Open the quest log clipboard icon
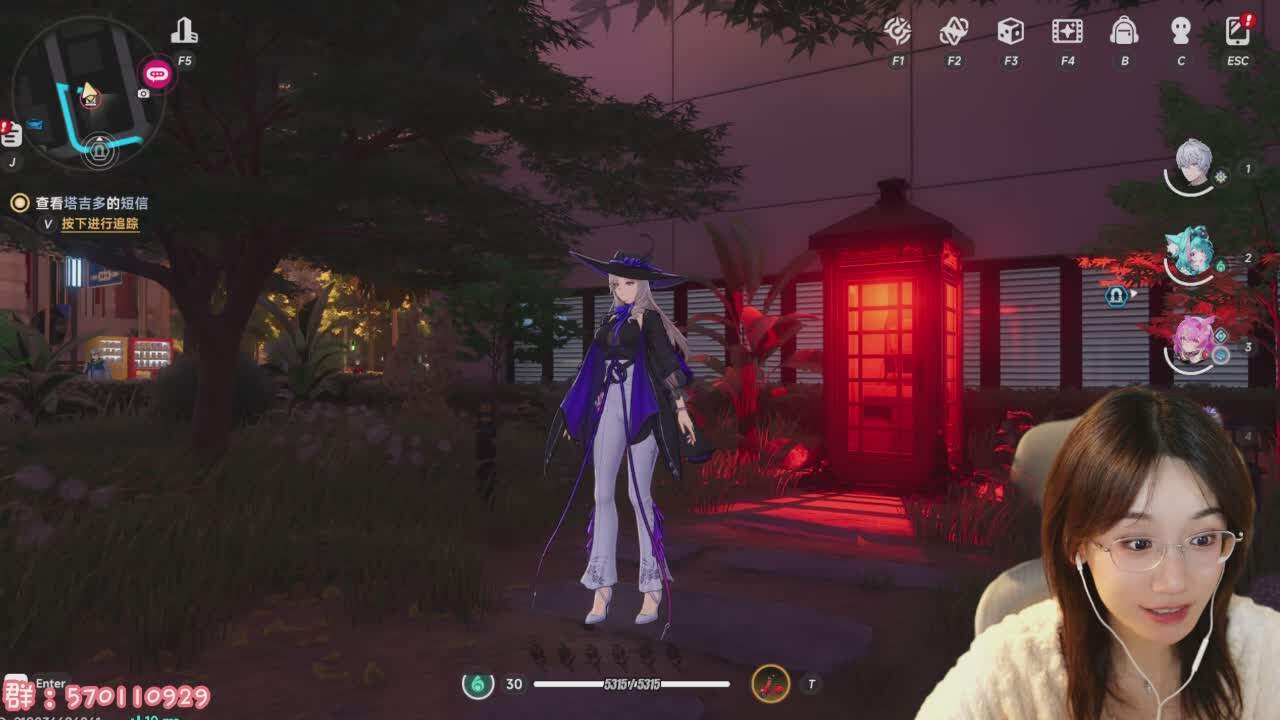The image size is (1280, 720). 11,136
